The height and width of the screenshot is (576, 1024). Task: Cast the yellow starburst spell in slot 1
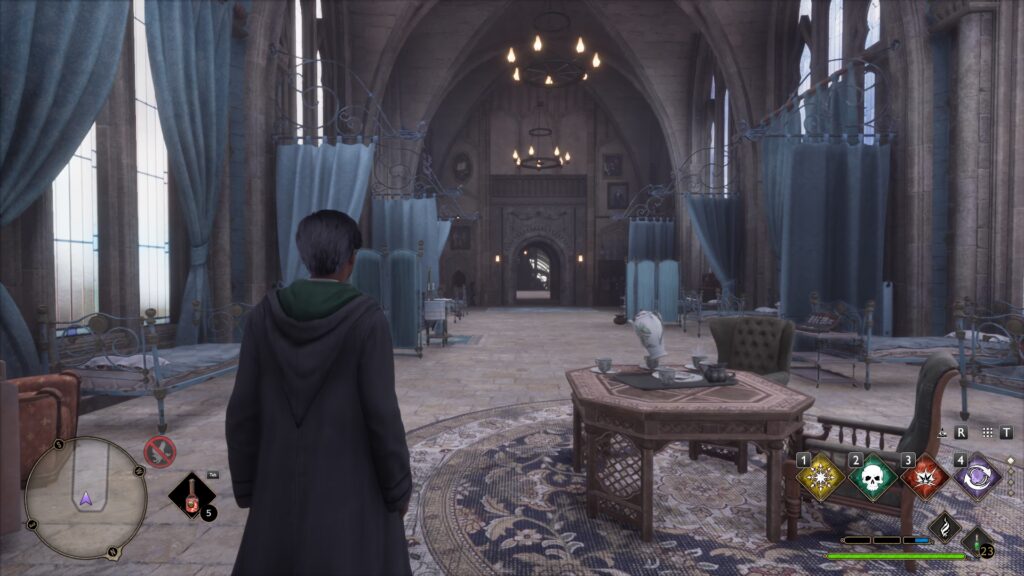click(821, 477)
